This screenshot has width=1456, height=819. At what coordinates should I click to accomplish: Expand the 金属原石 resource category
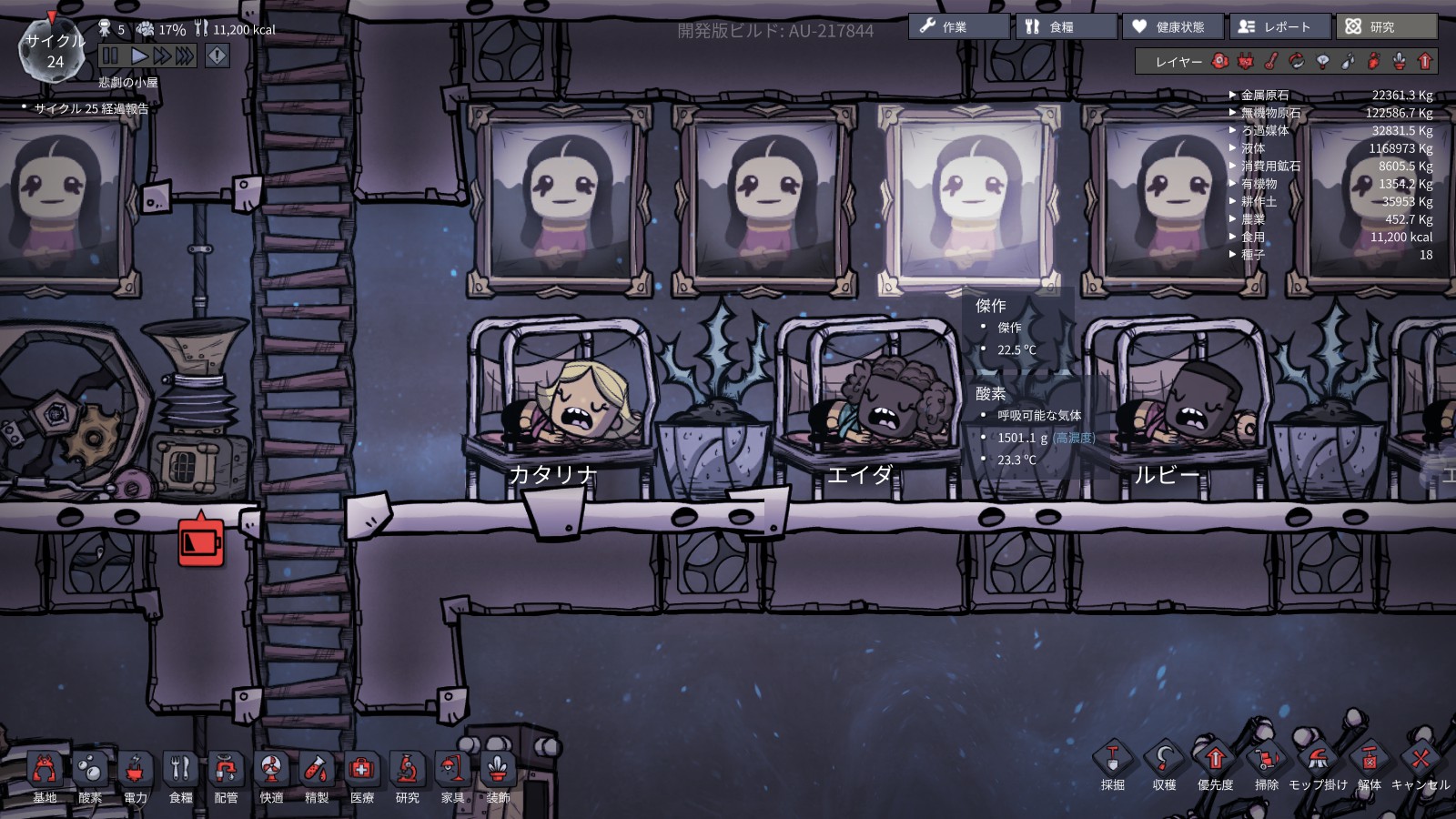1264,95
